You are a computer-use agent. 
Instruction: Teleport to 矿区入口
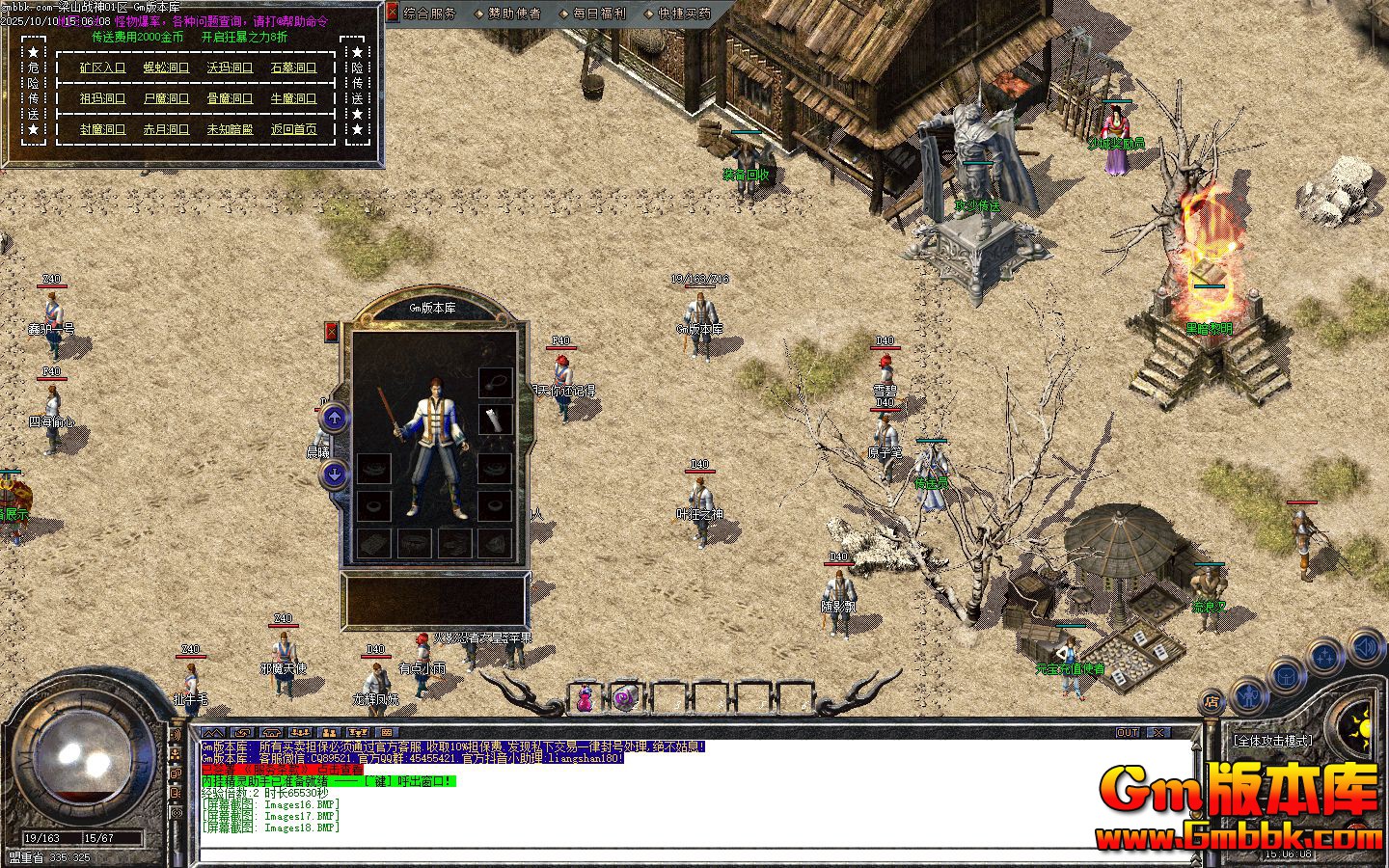pyautogui.click(x=102, y=68)
